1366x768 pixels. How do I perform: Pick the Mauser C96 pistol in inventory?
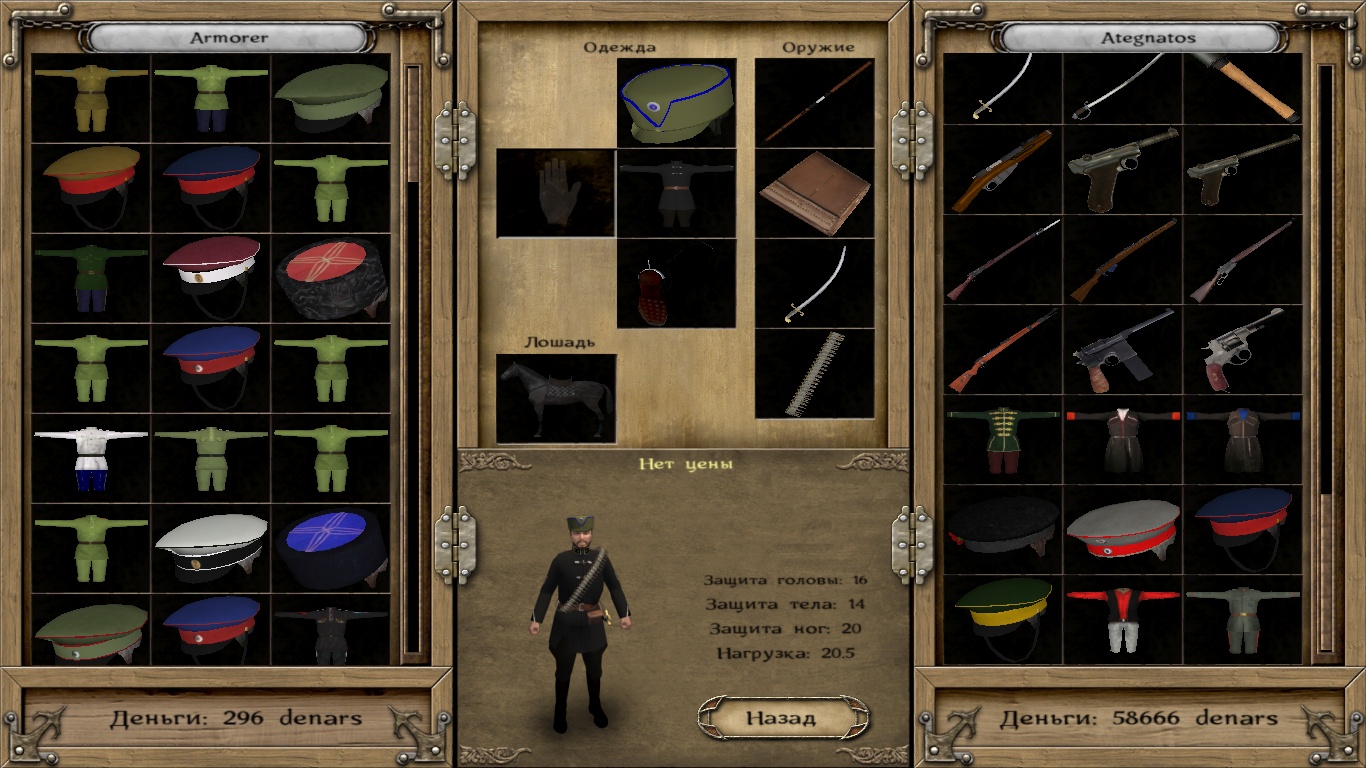(x=1122, y=349)
